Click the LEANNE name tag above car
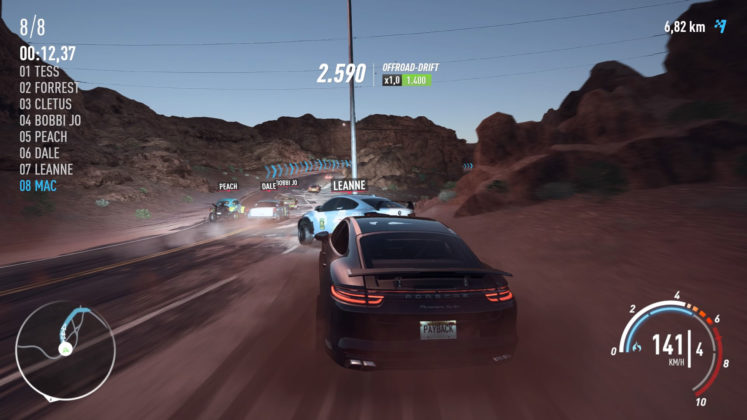The image size is (747, 420). [347, 185]
